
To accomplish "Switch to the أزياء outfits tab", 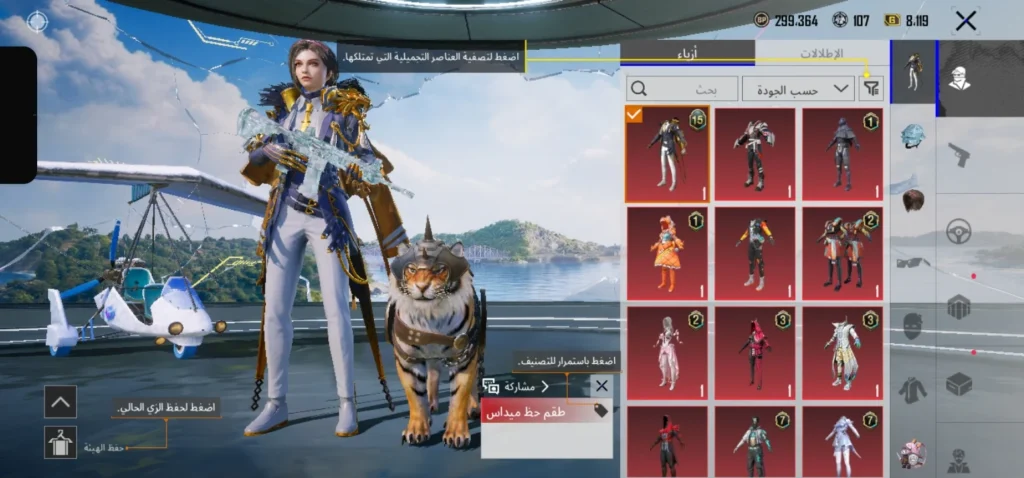I will (688, 53).
